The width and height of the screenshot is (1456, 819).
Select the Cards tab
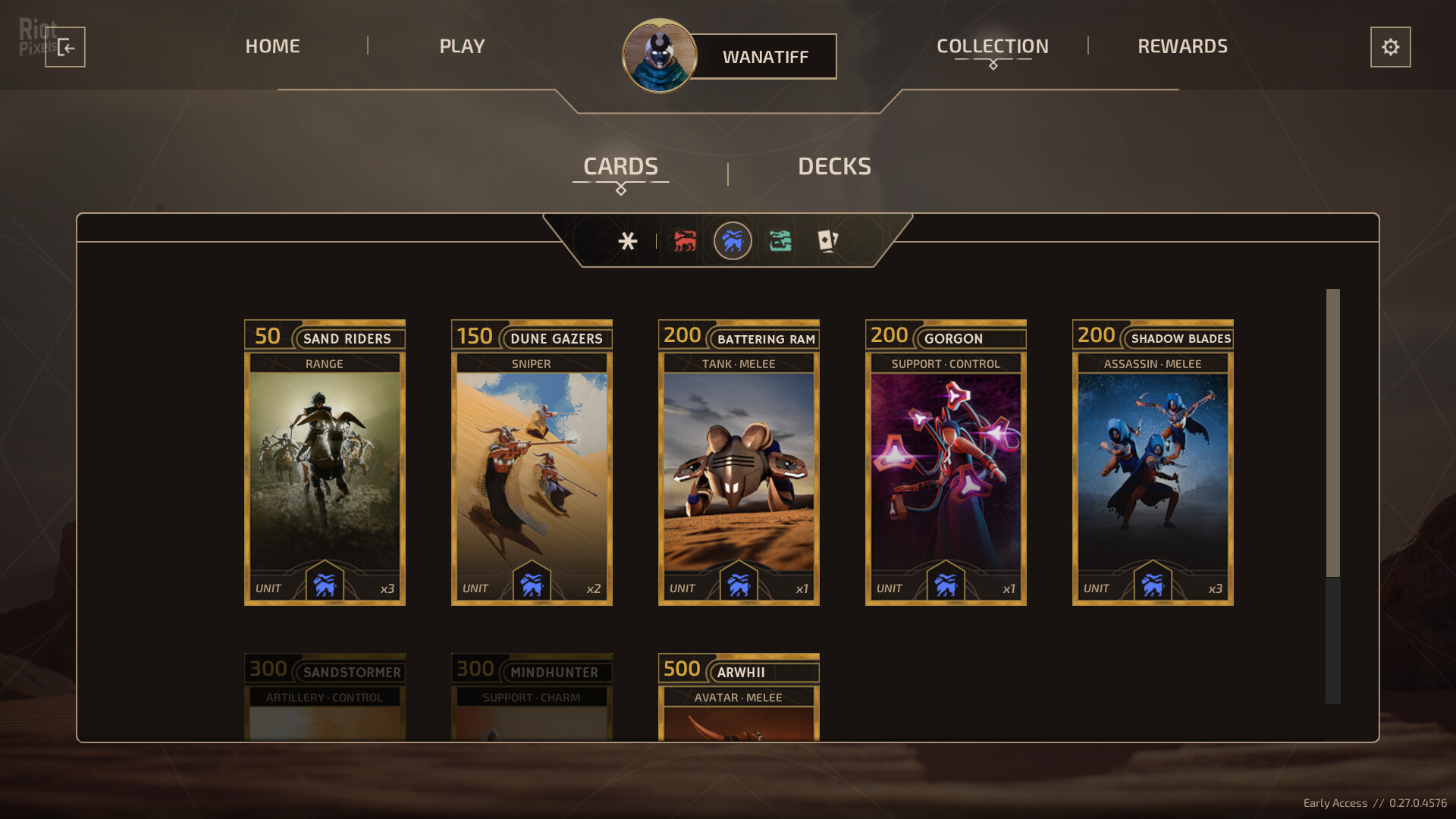point(620,166)
